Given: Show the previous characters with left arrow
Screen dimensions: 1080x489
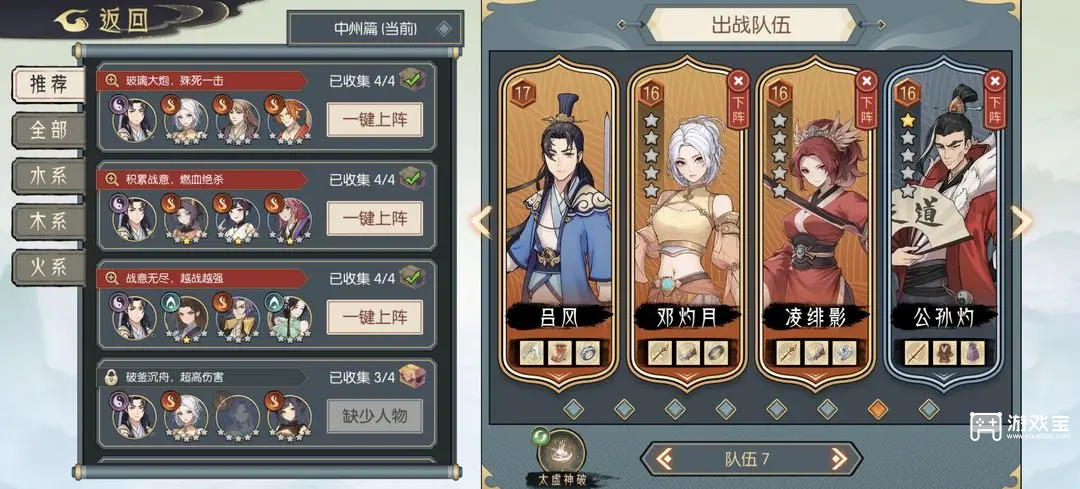Looking at the screenshot, I should tap(481, 221).
